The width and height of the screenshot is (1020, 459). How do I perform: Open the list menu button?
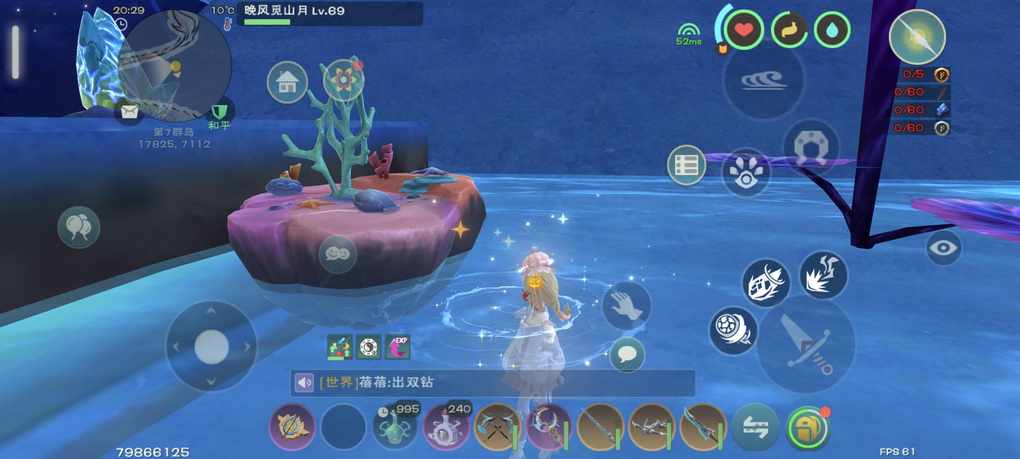pyautogui.click(x=687, y=165)
